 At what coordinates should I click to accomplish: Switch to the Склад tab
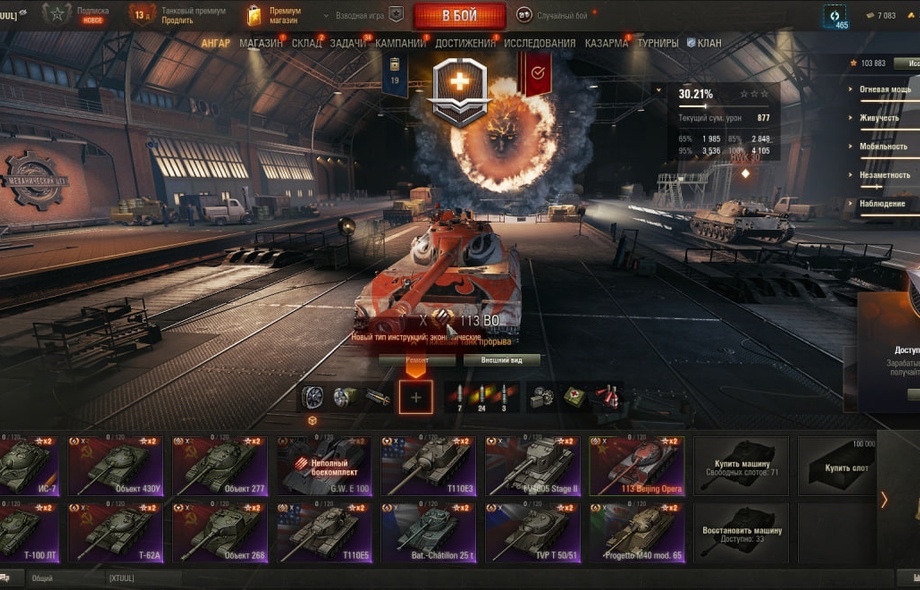point(306,44)
